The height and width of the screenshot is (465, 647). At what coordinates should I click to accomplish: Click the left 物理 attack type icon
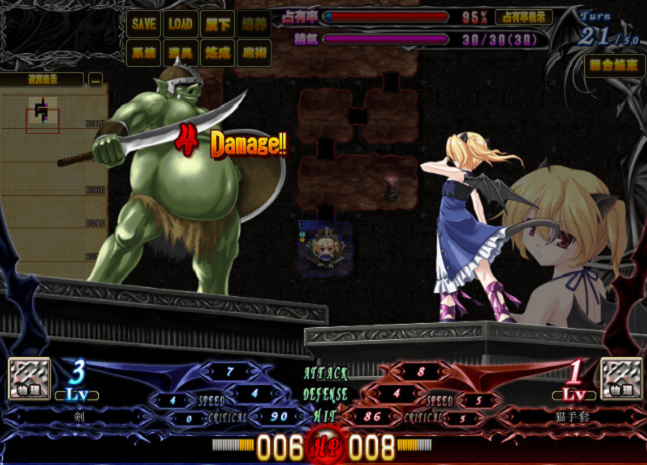(x=29, y=379)
